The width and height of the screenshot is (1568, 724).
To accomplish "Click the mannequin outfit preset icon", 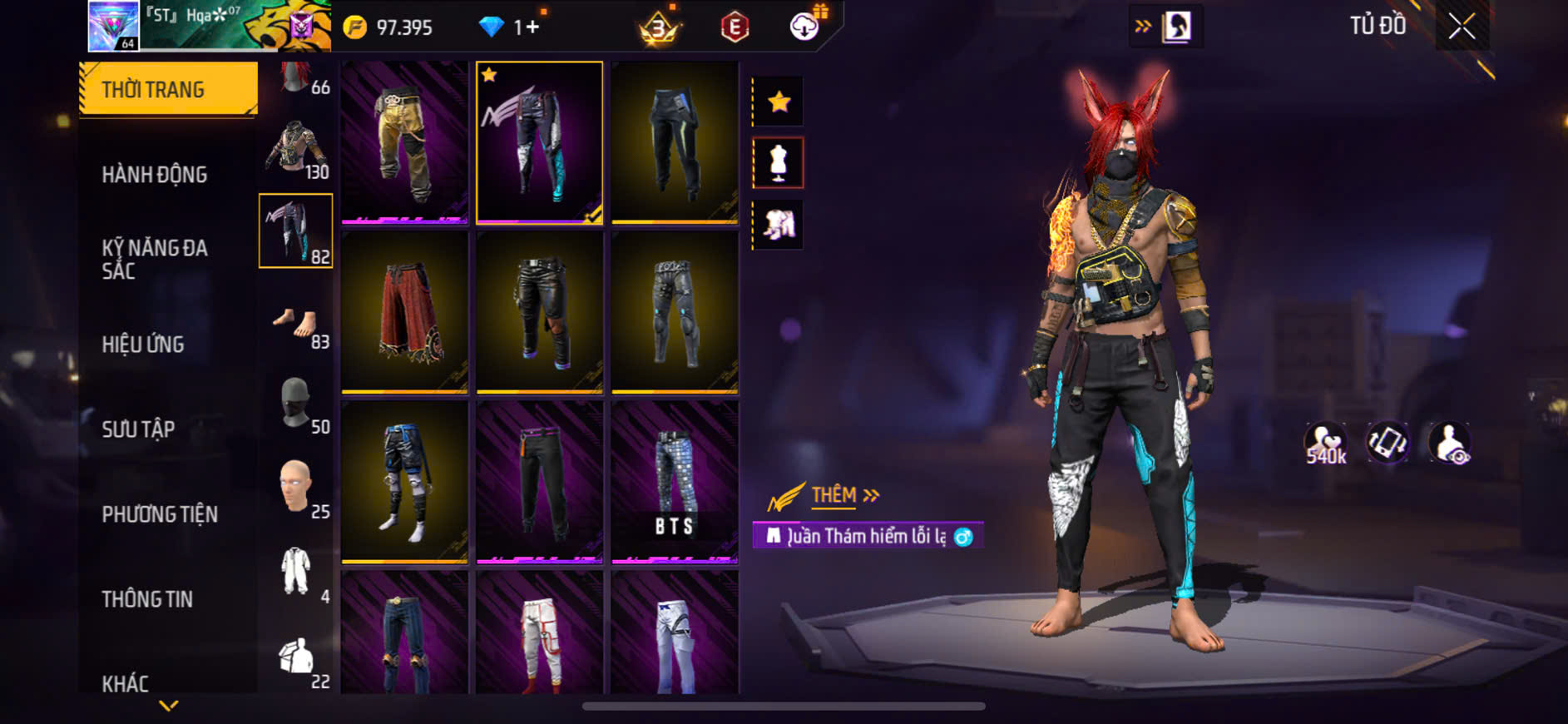I will click(779, 162).
